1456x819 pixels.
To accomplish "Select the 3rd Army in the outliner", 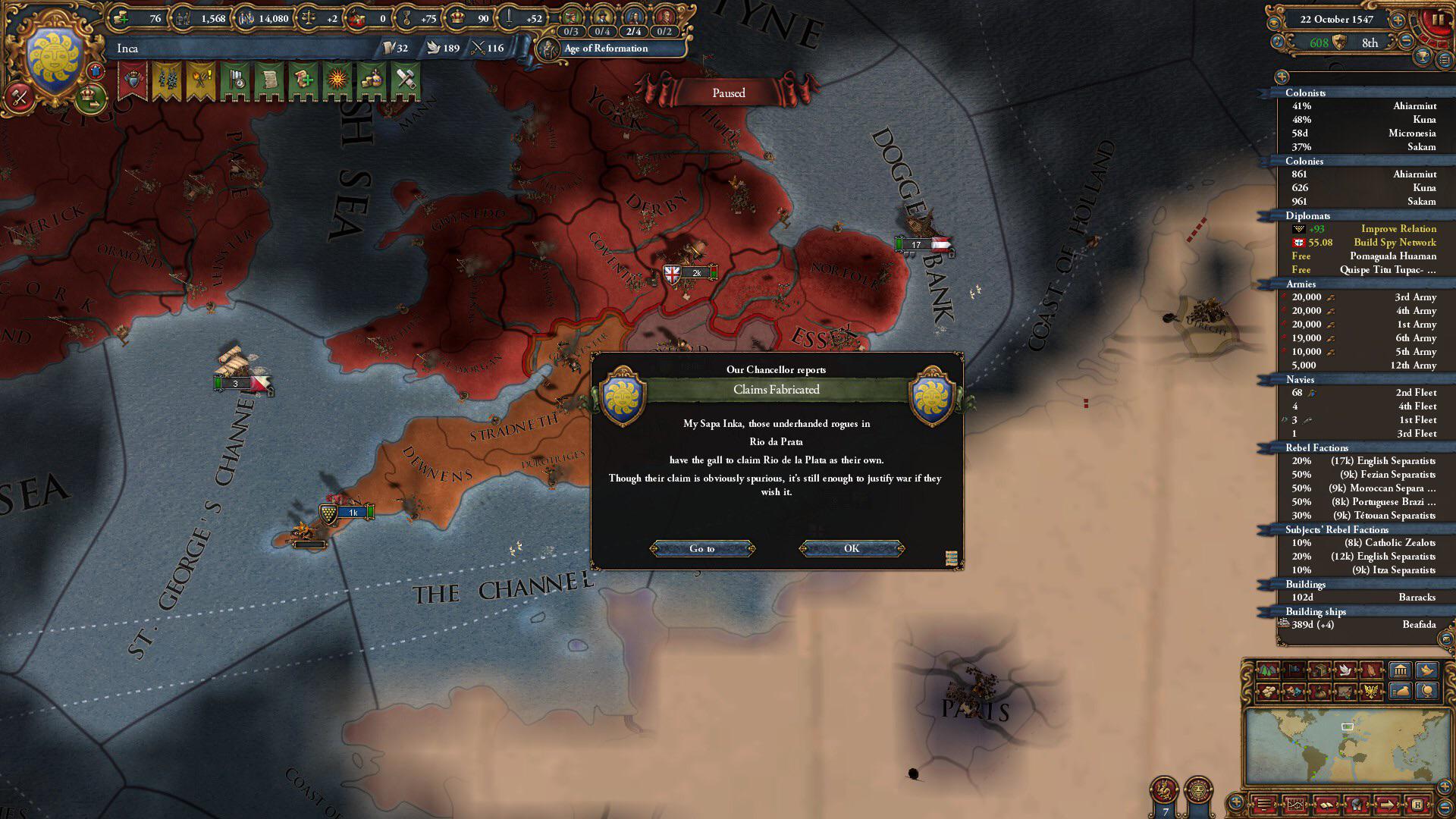I will point(1363,297).
